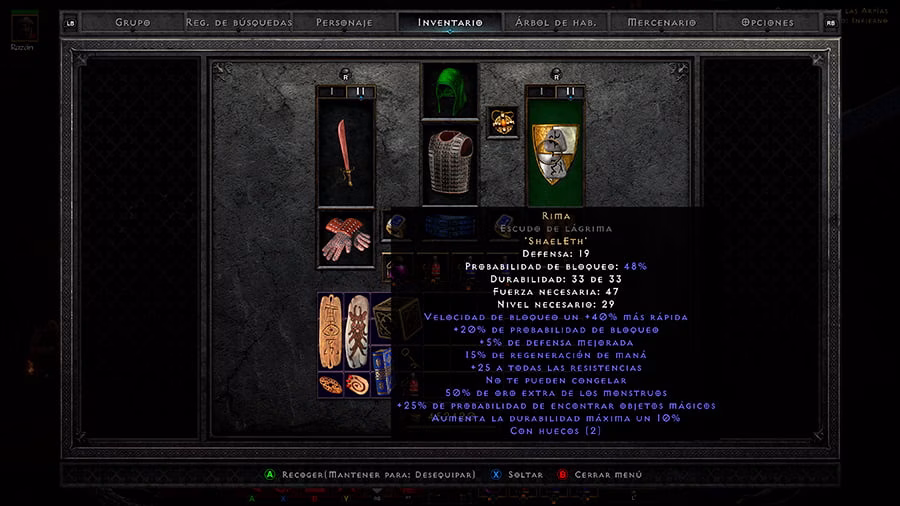This screenshot has width=900, height=506.
Task: Pick the orange spiral charm in inventory
Action: click(357, 384)
